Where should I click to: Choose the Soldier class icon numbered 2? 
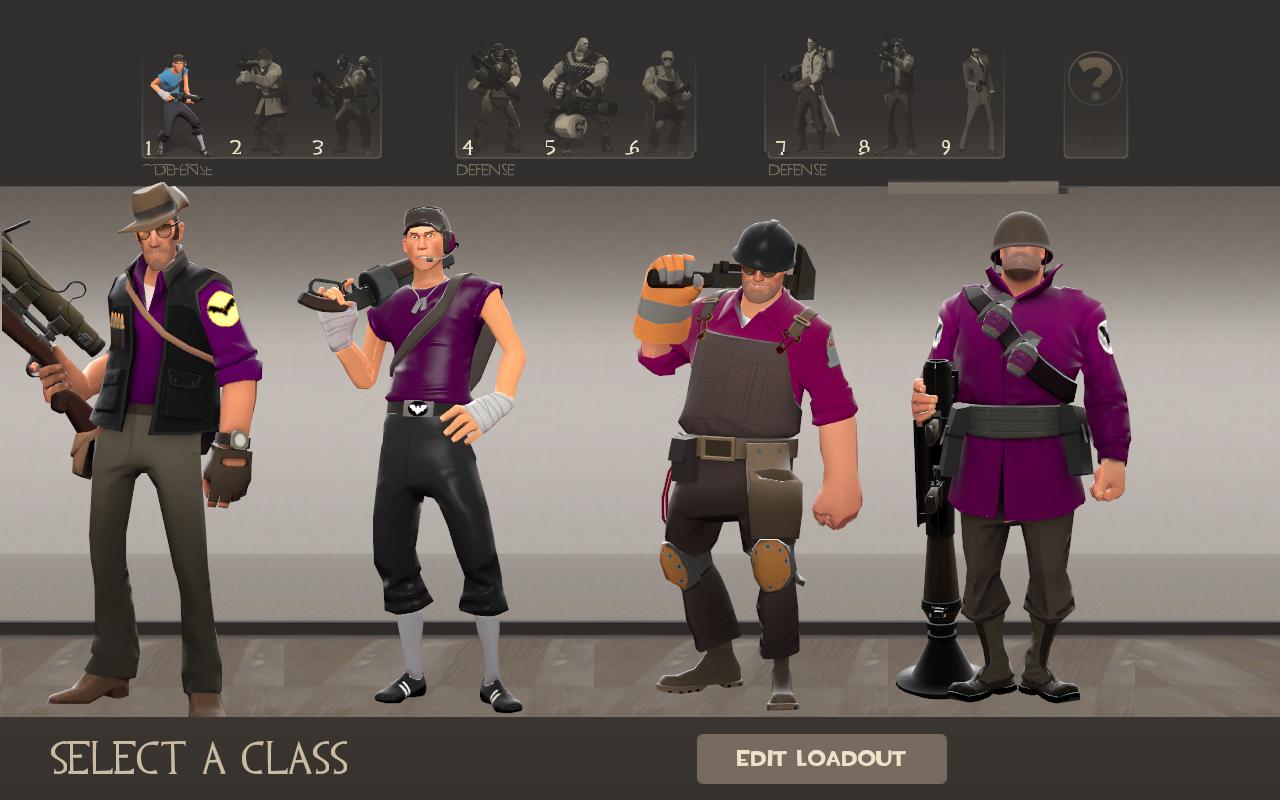tap(262, 102)
